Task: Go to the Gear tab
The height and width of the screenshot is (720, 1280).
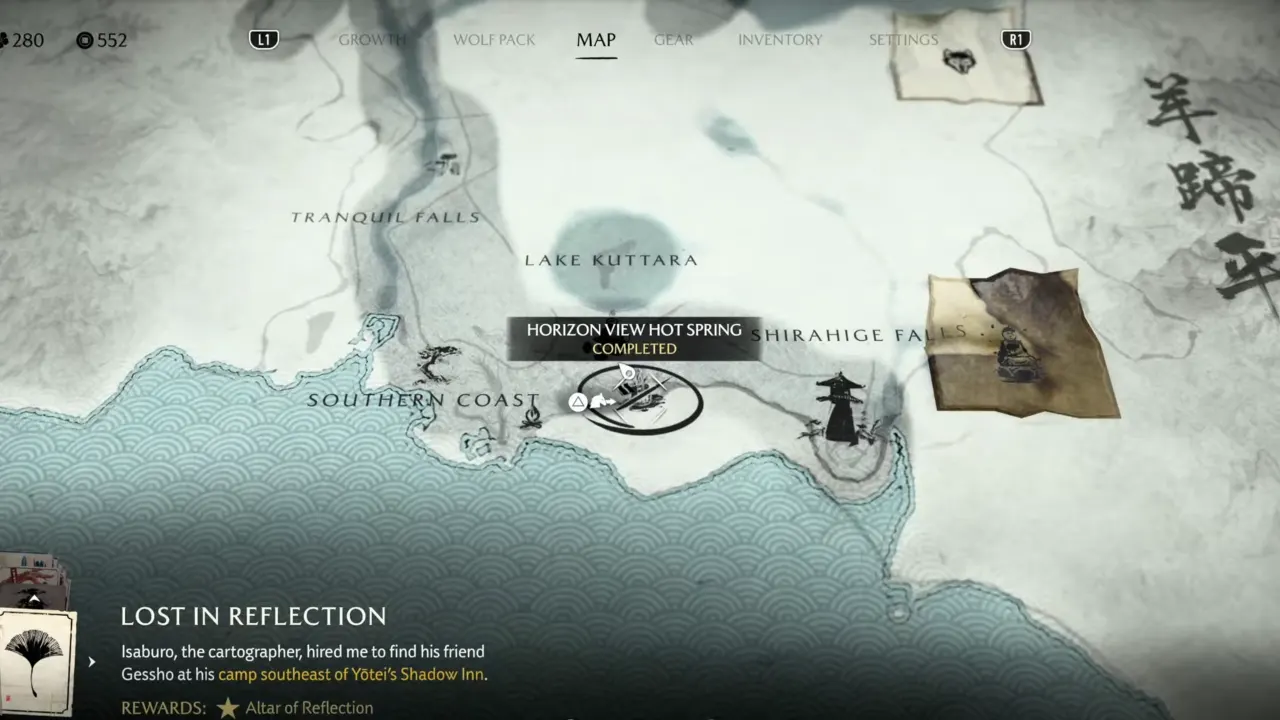Action: 673,40
